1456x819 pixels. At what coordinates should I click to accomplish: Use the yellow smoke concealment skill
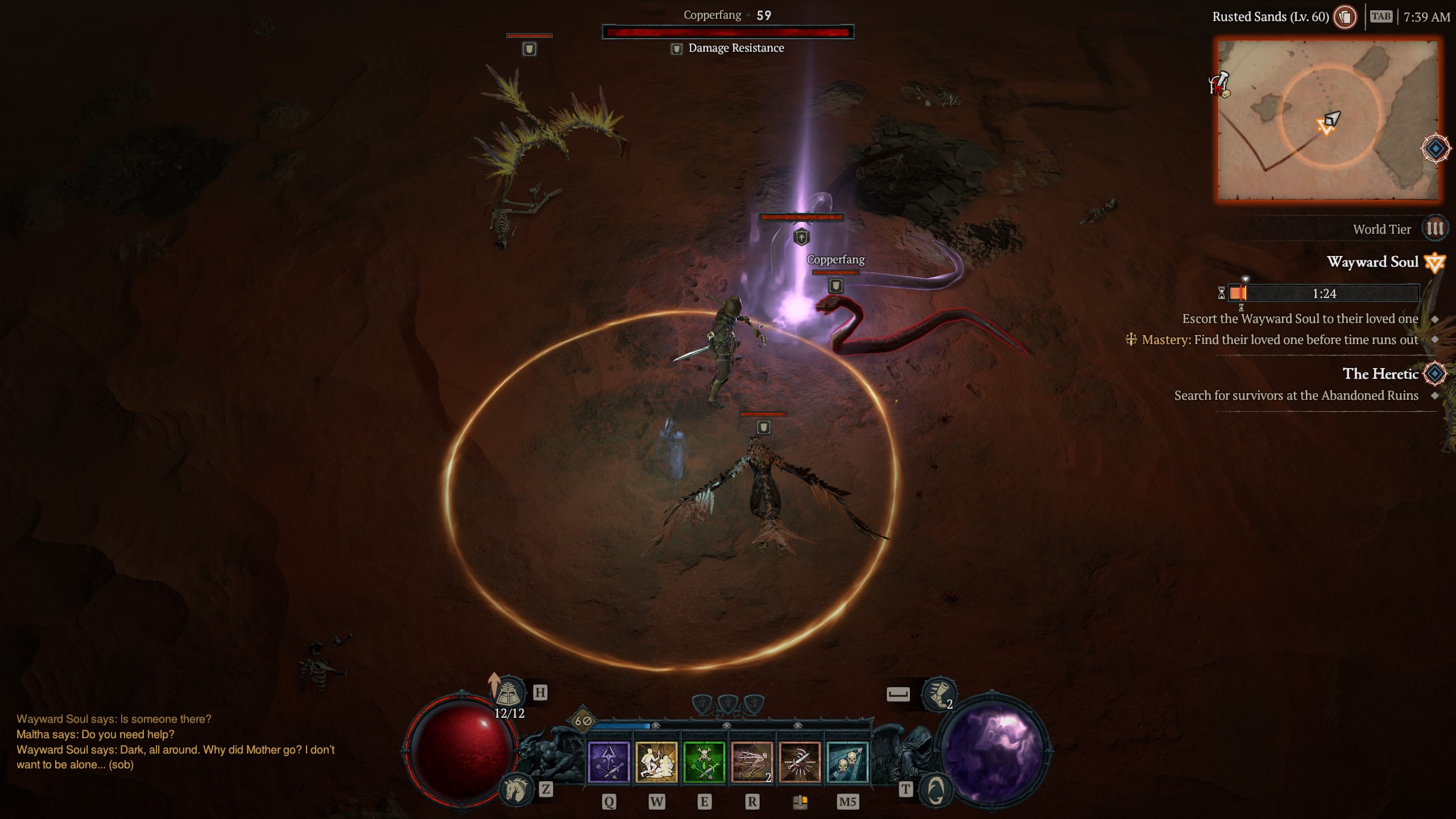coord(656,762)
